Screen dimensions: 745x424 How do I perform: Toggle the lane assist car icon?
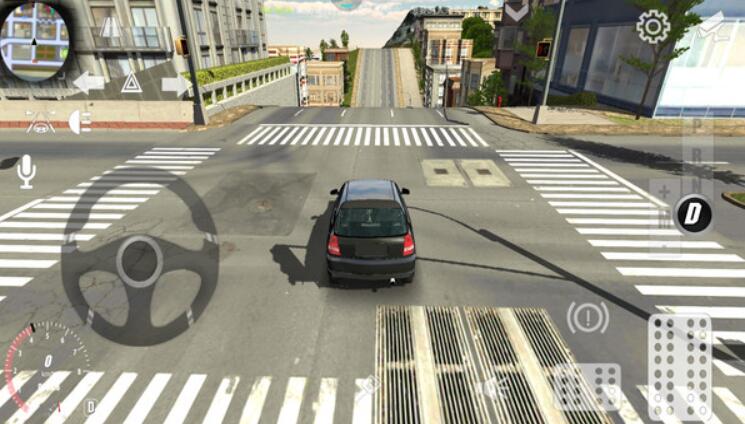tap(39, 122)
